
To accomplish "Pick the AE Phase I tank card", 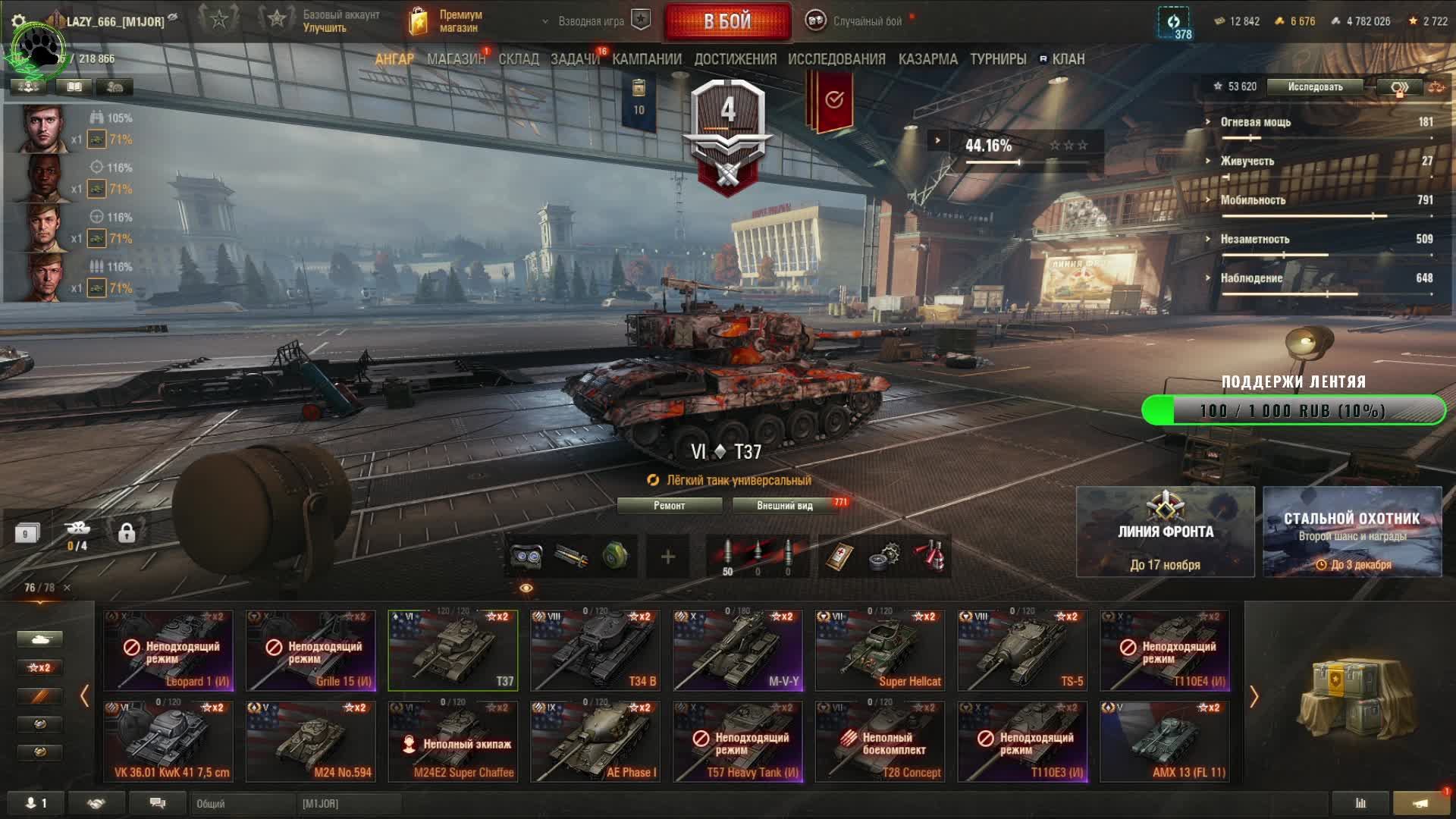I will click(595, 741).
